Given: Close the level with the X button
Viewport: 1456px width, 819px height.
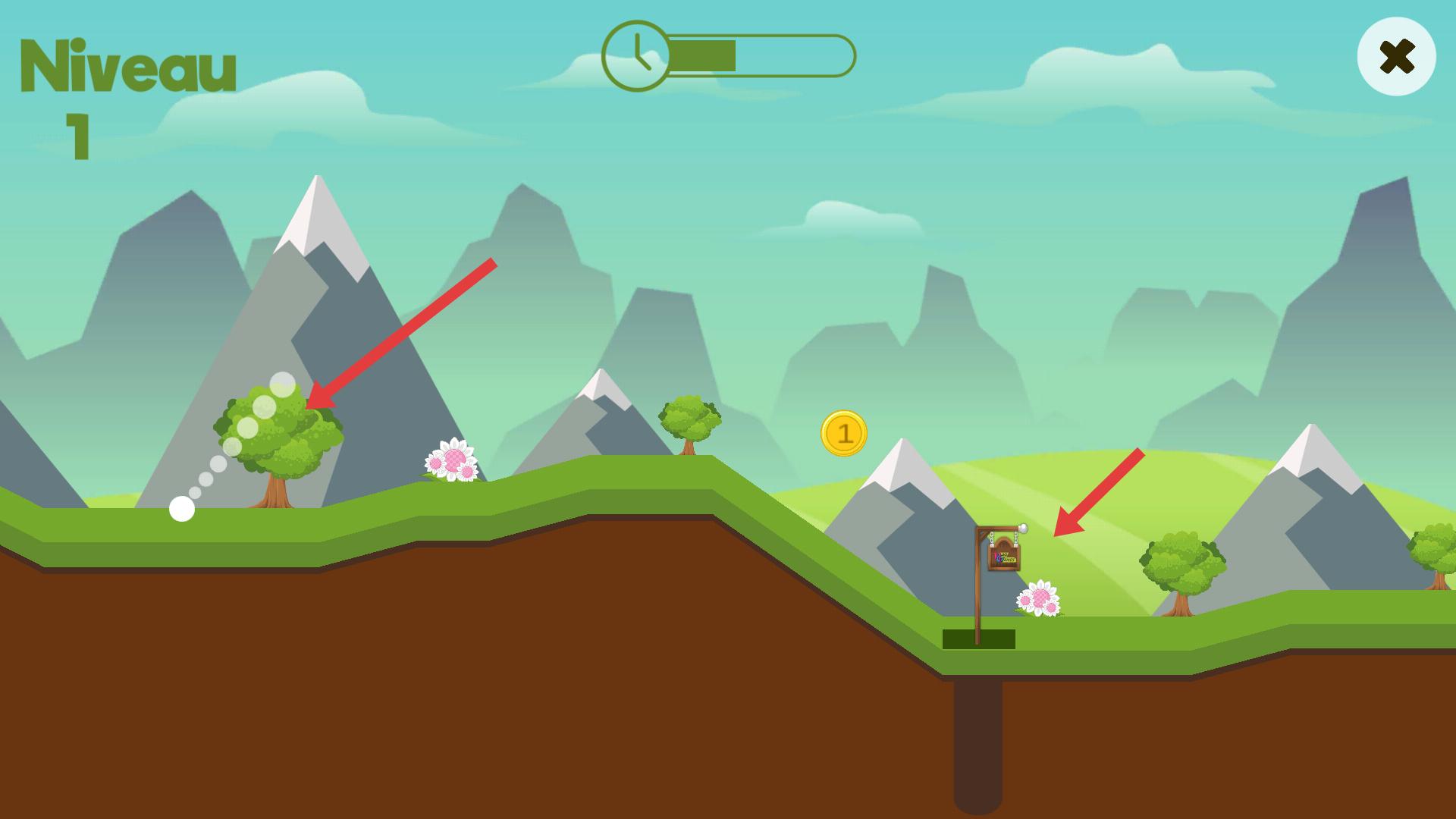Looking at the screenshot, I should point(1396,57).
